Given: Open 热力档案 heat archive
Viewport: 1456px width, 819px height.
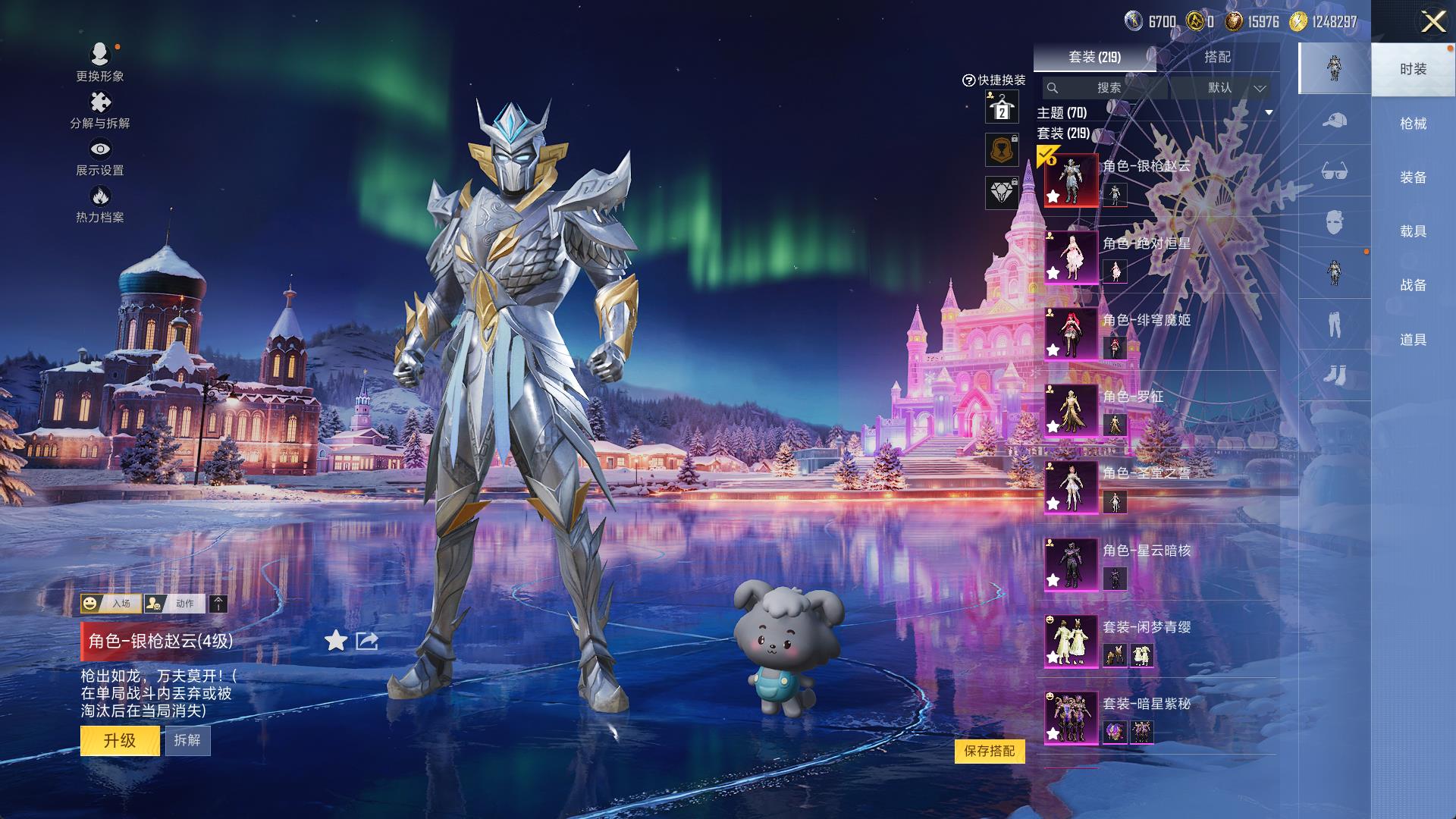Looking at the screenshot, I should (100, 205).
